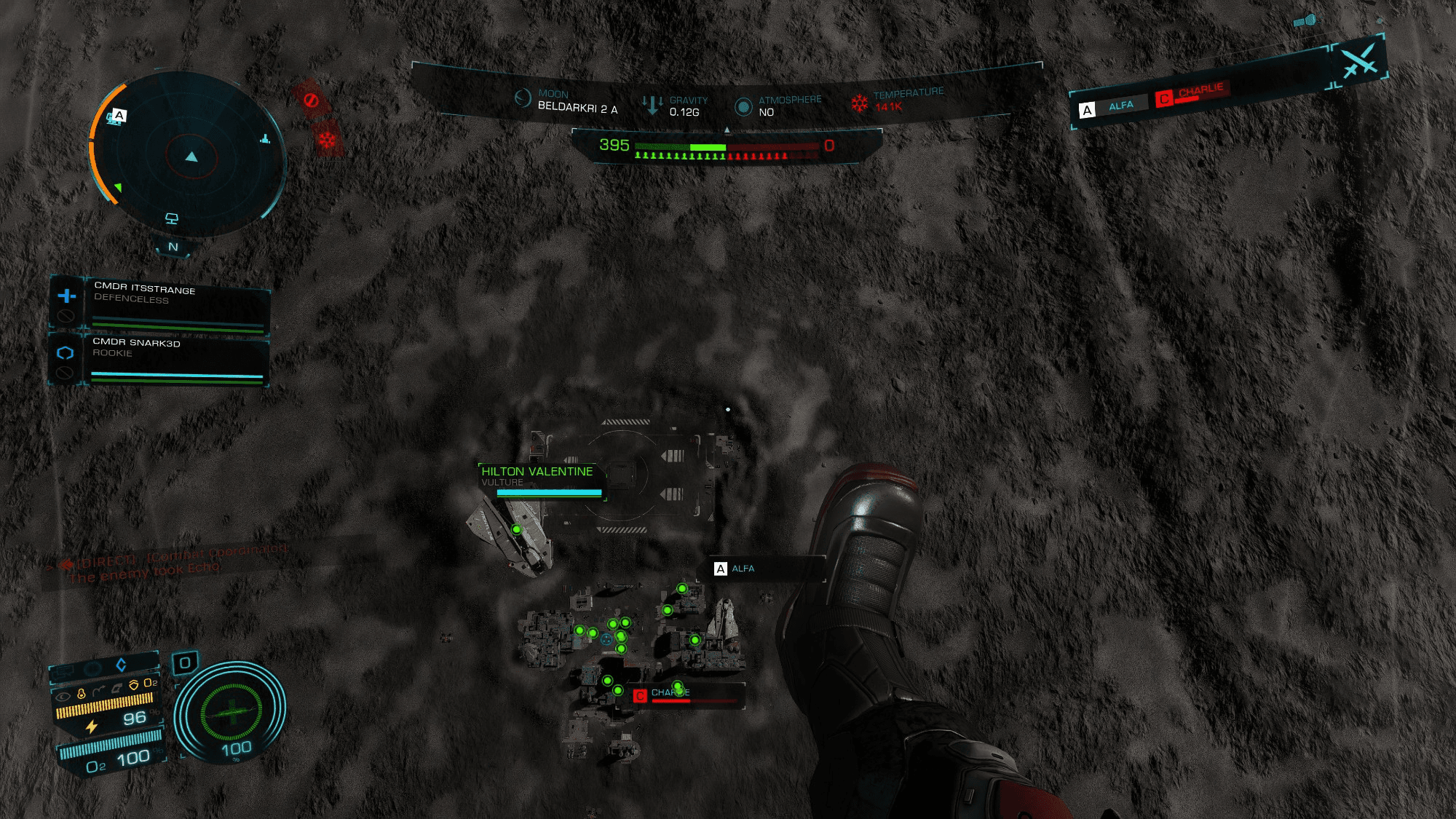Click the red prohibited-circle status icon
The width and height of the screenshot is (1456, 819).
click(x=311, y=100)
